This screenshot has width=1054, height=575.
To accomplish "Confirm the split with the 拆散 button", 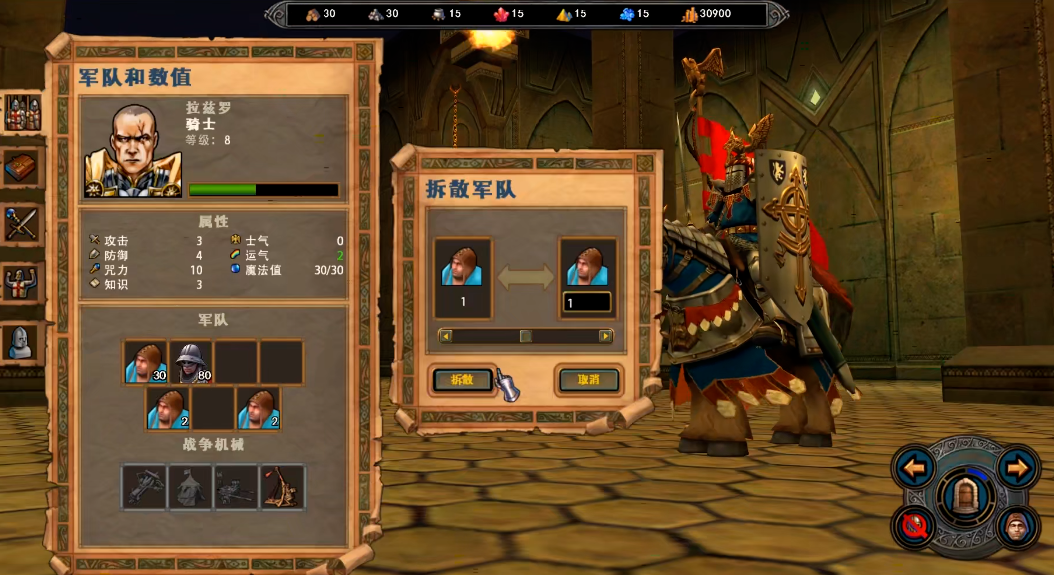I will click(462, 380).
